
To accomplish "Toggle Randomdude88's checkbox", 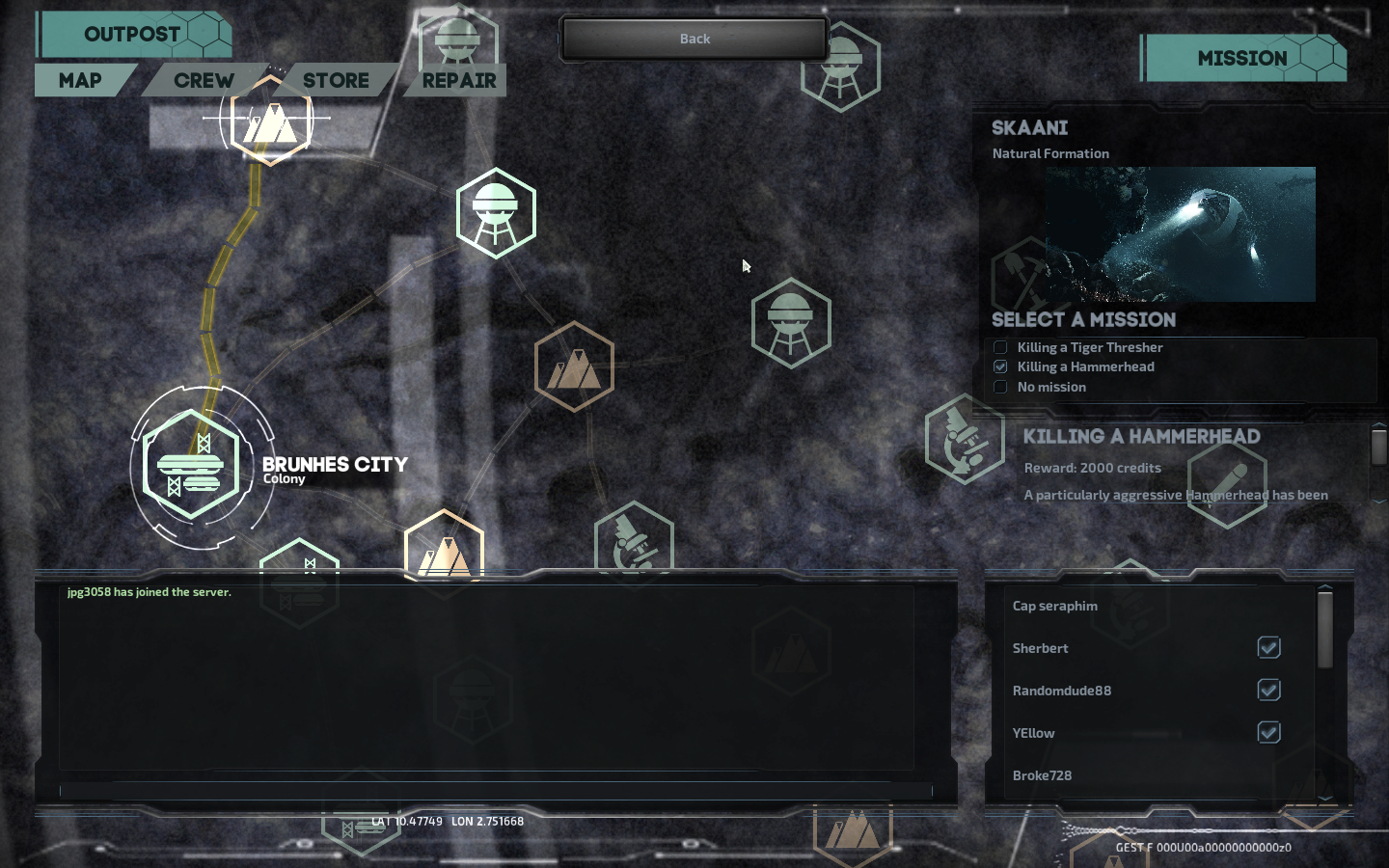I will coord(1268,691).
